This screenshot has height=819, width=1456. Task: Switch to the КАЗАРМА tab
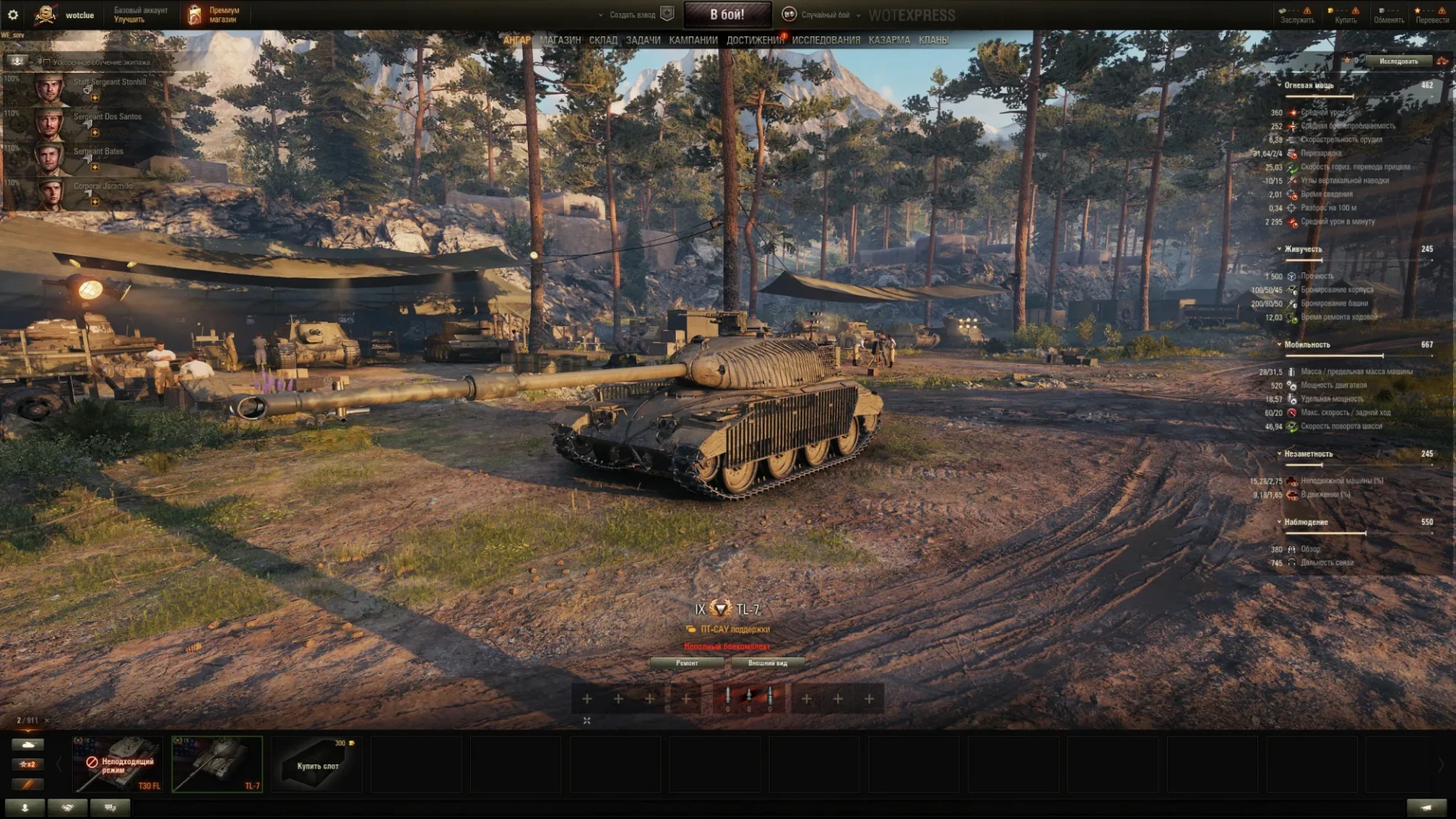tap(889, 40)
